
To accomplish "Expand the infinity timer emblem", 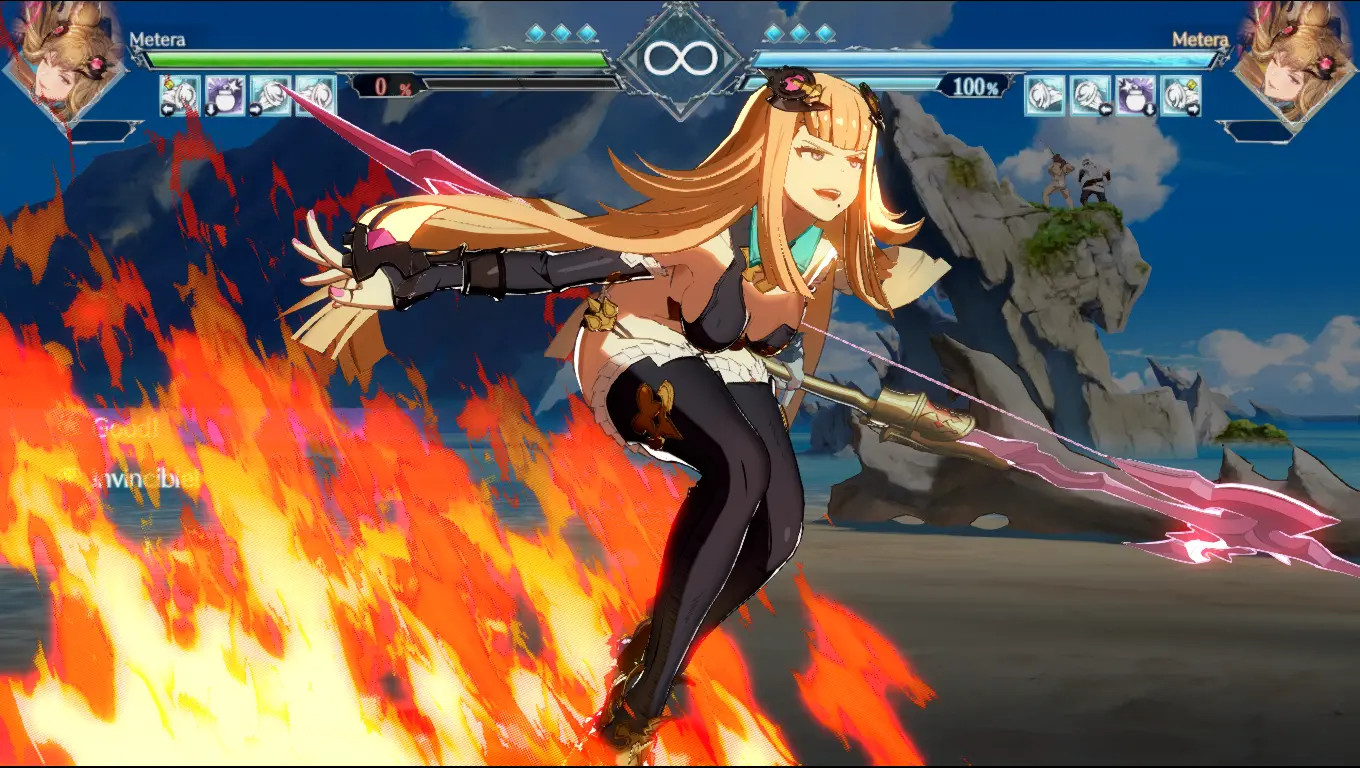I will click(x=680, y=58).
